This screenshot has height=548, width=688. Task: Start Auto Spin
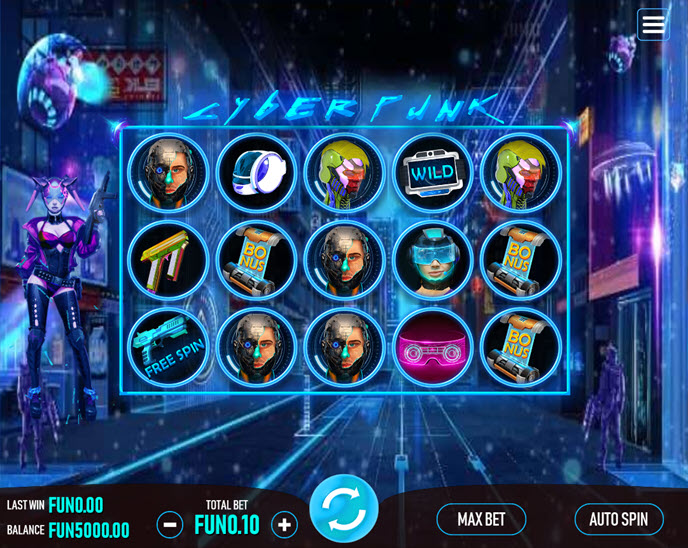618,519
